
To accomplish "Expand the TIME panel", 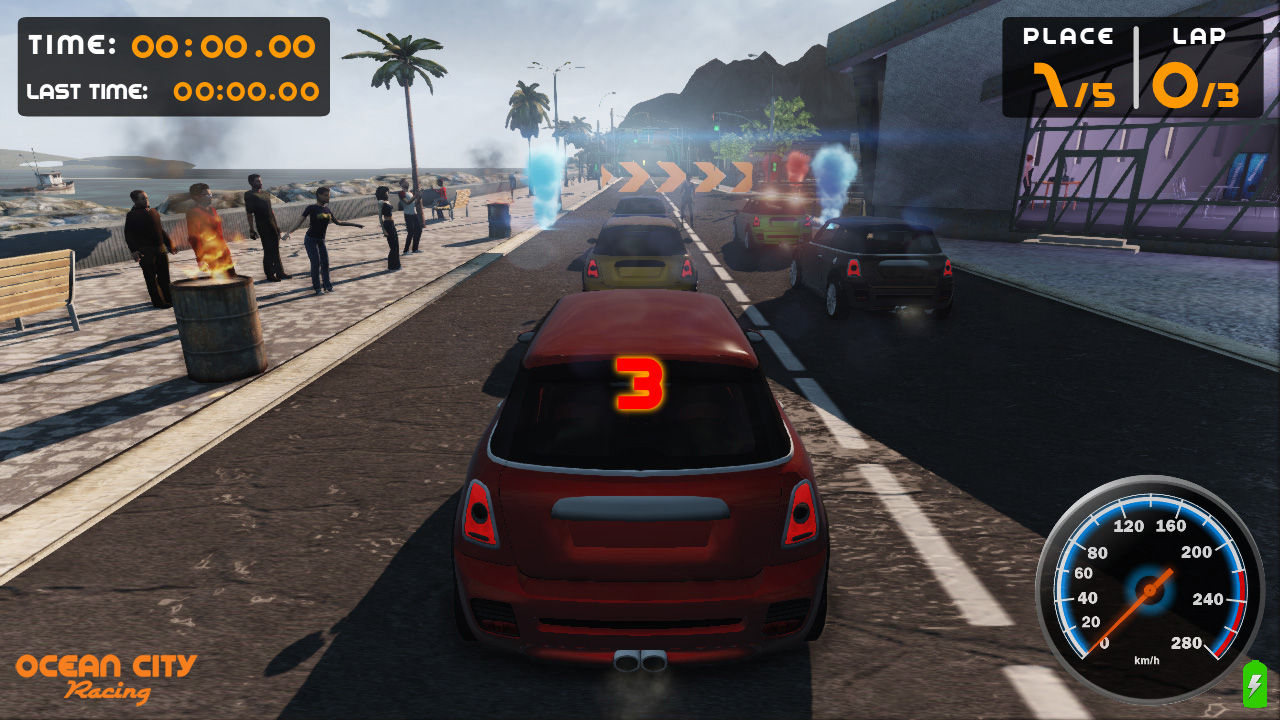I will 172,65.
